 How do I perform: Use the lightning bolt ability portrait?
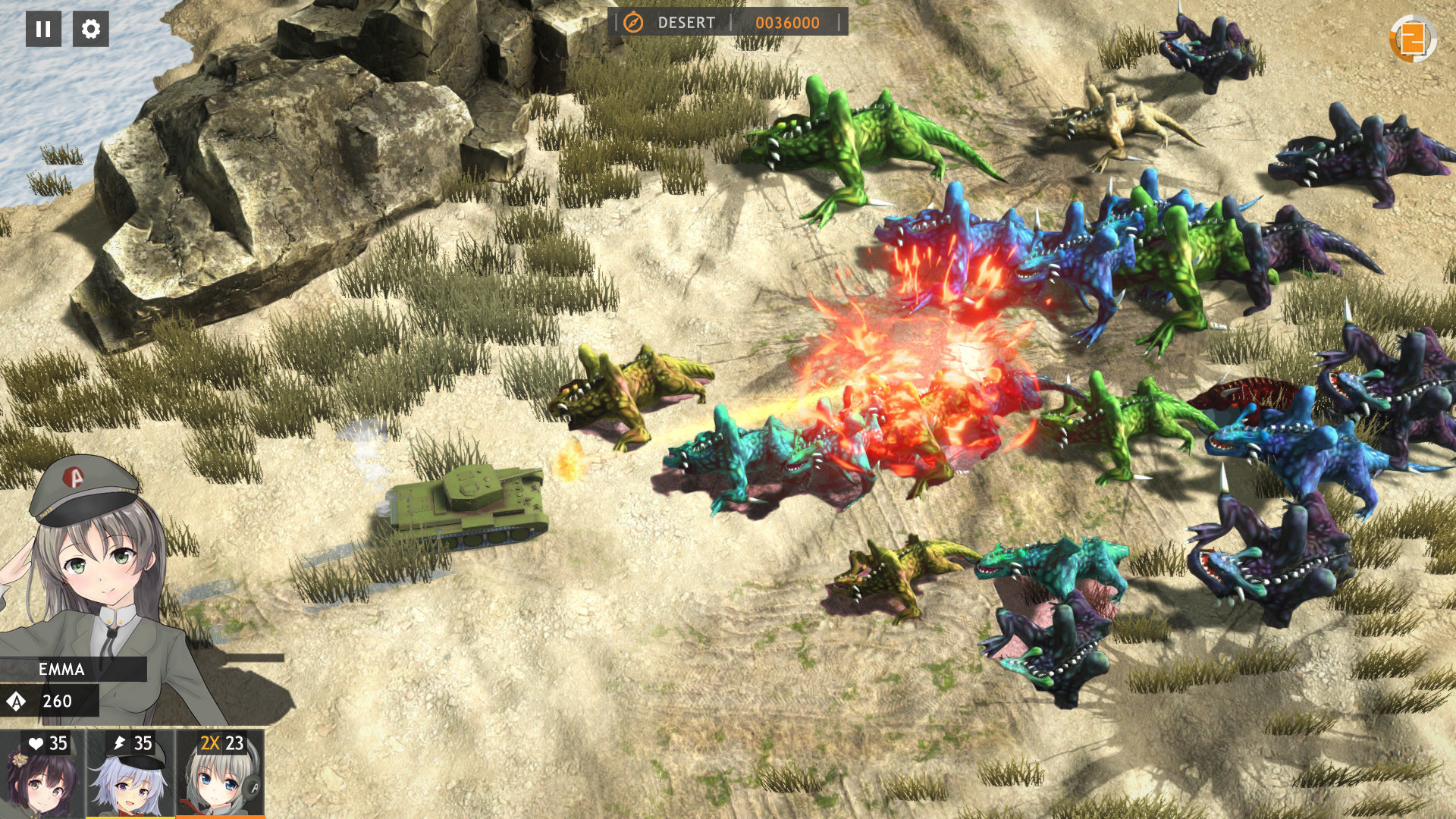(x=130, y=773)
